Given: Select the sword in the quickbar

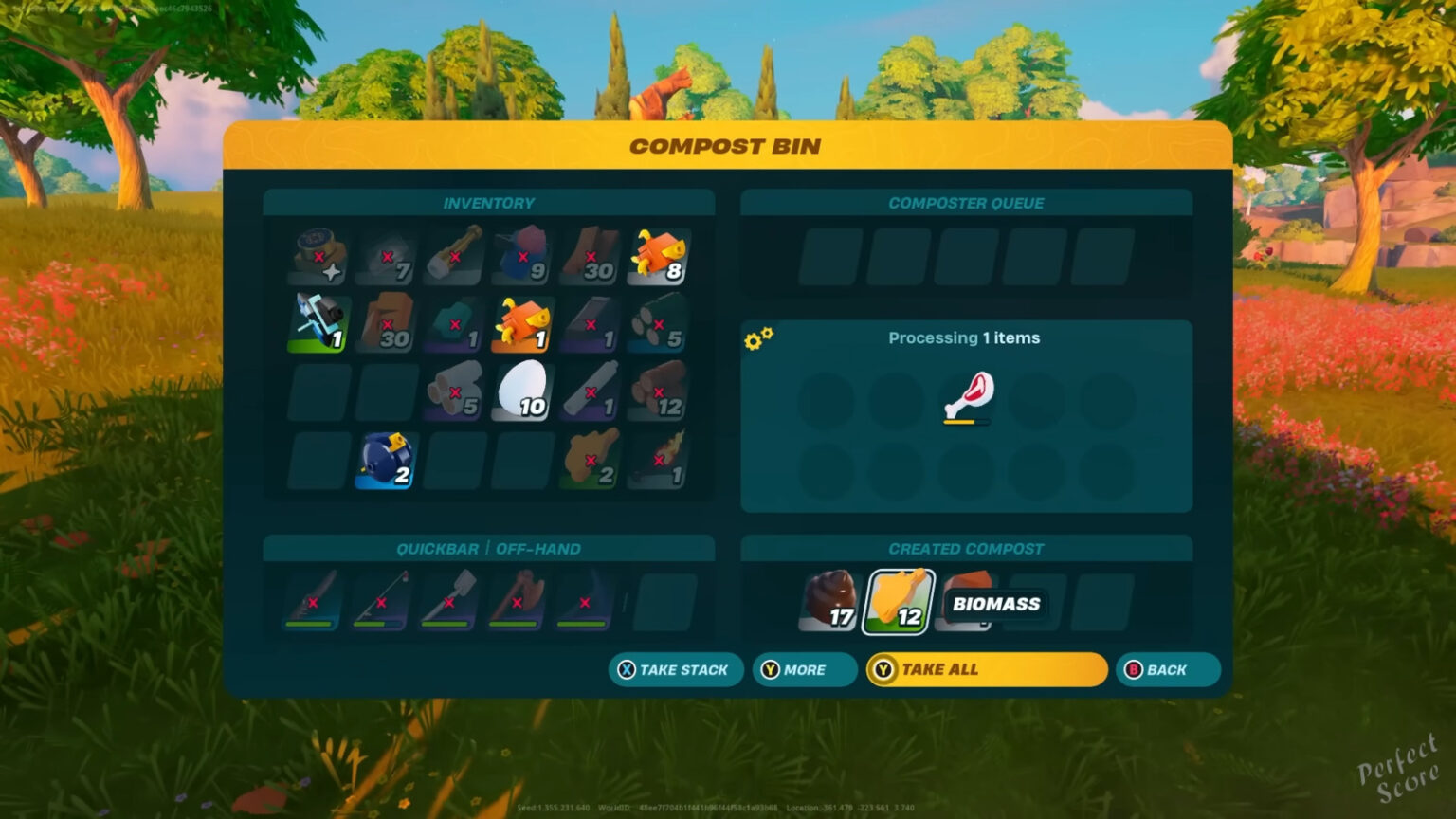Looking at the screenshot, I should (314, 600).
